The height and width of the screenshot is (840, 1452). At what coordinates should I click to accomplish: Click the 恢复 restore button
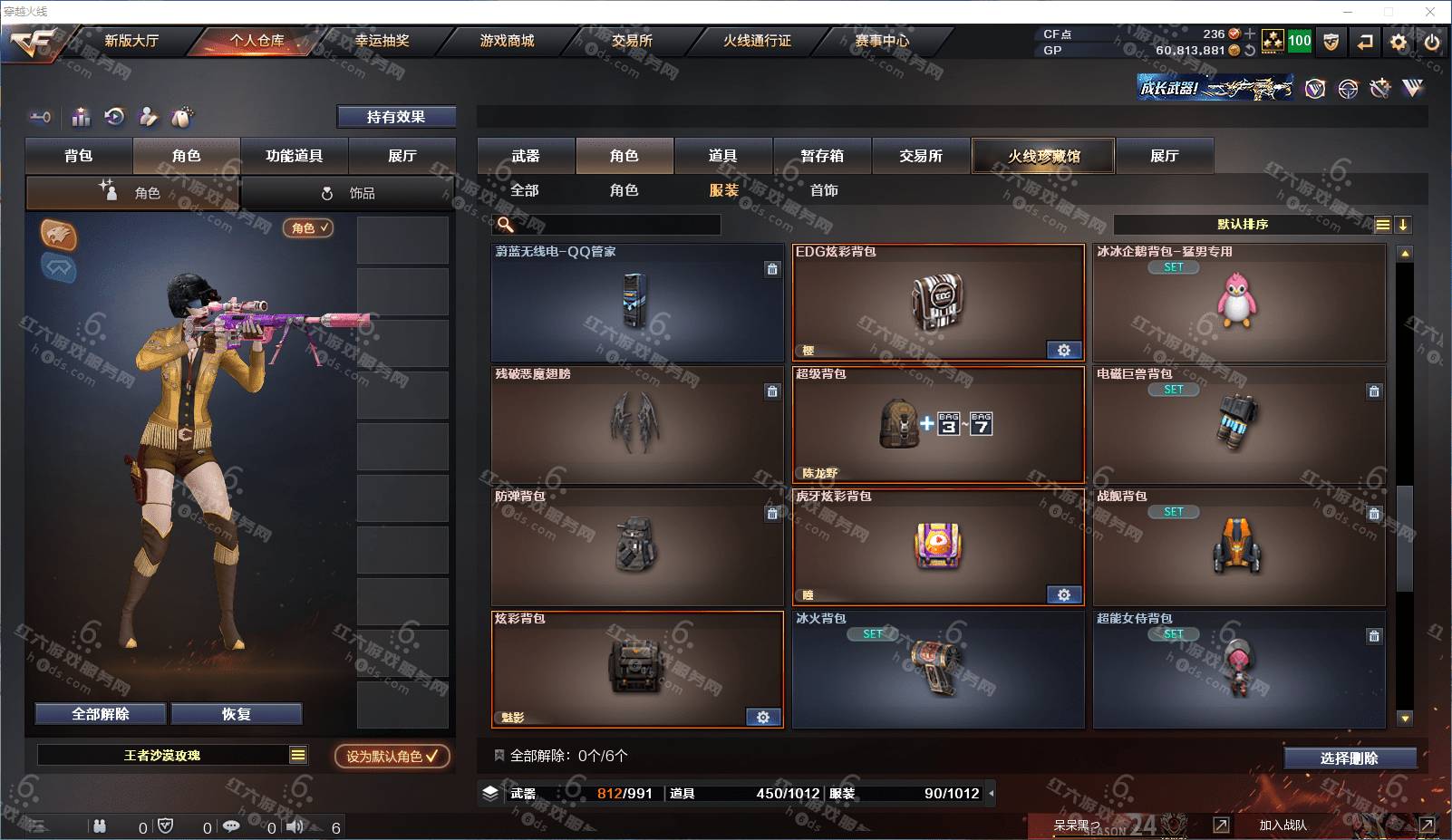237,714
